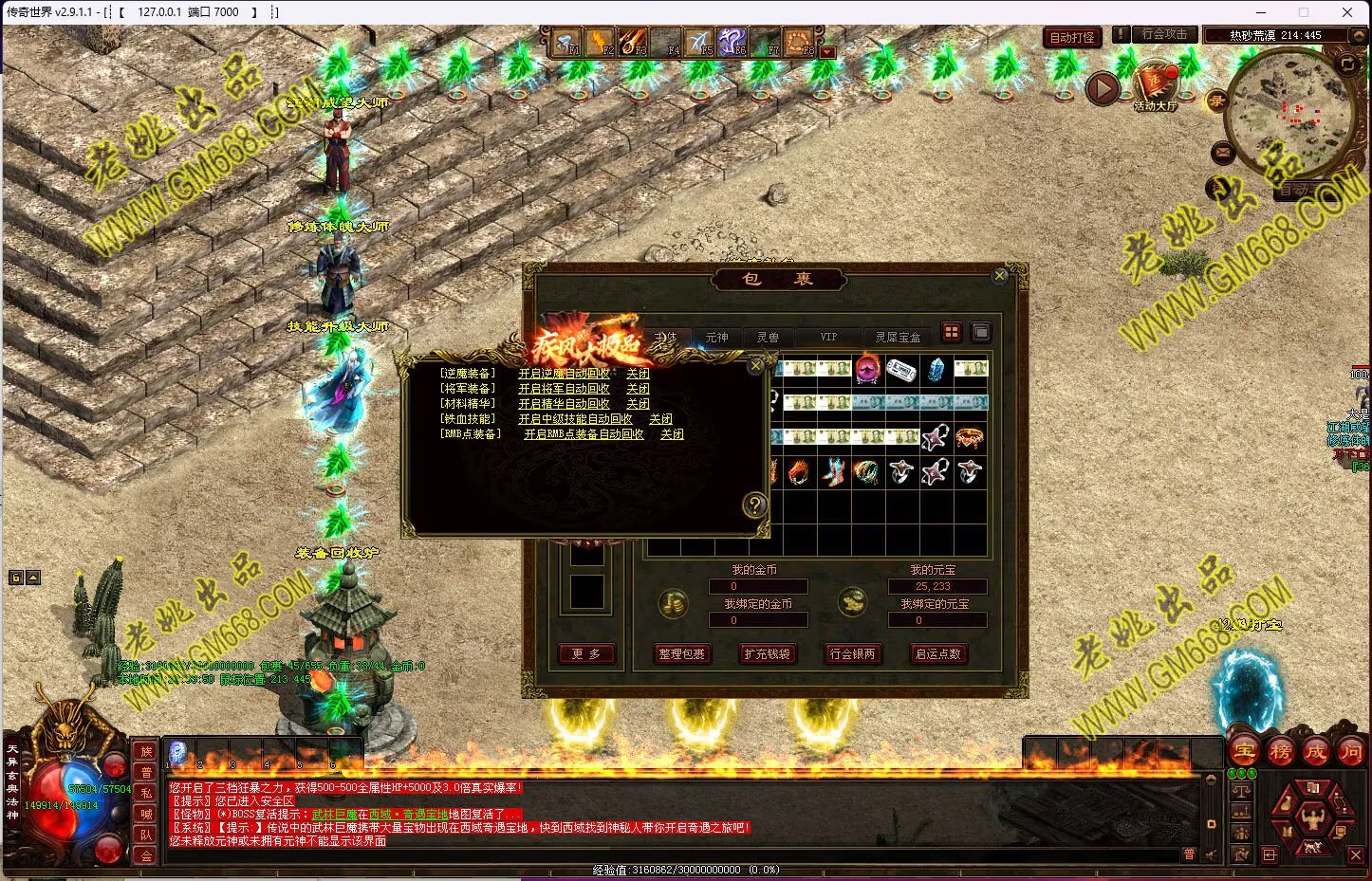Select 开启RMB点装备自动回收 link
This screenshot has height=881, width=1372.
pos(584,434)
